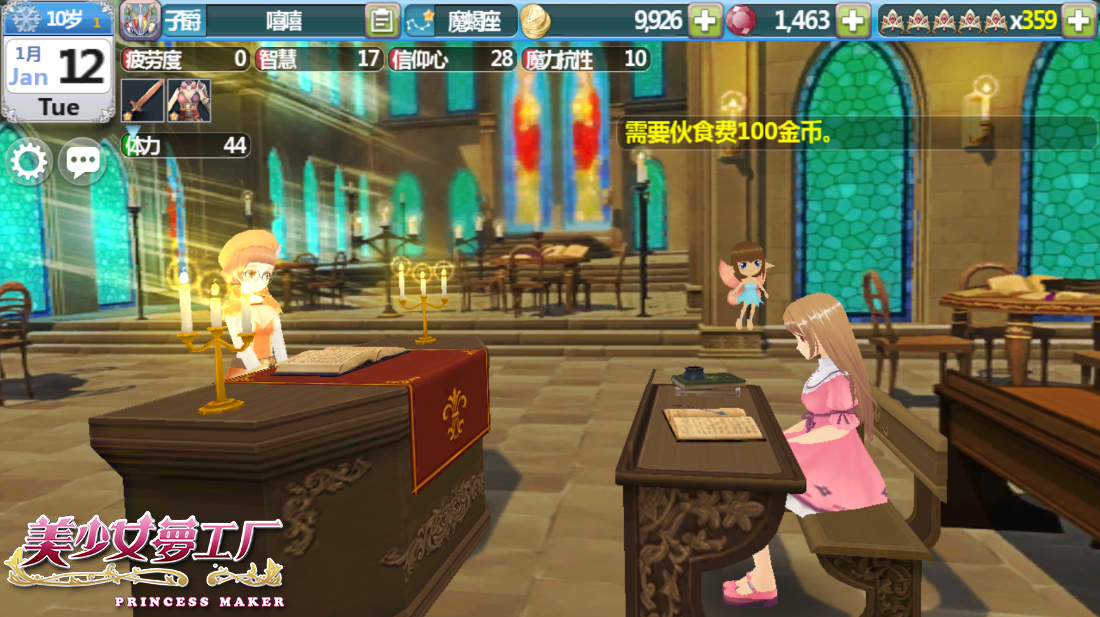This screenshot has width=1100, height=617.
Task: Click the 魔蝎座 constellation badge
Action: (462, 20)
